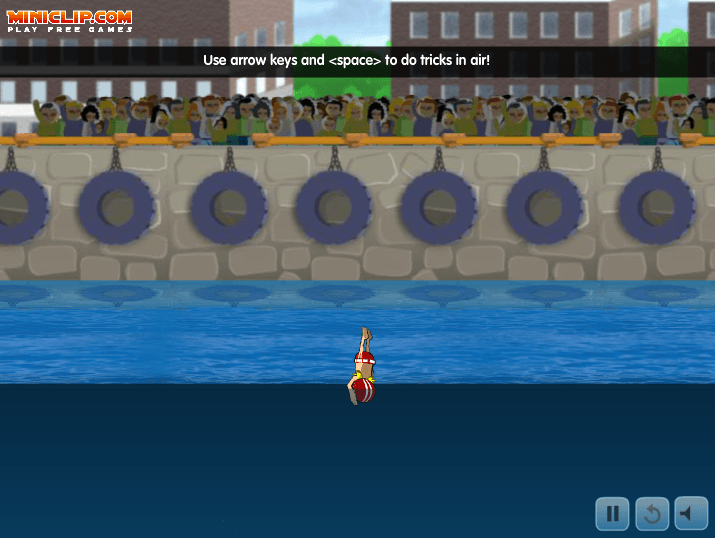Restart the dive using the circular arrow button
Image resolution: width=715 pixels, height=538 pixels.
652,514
